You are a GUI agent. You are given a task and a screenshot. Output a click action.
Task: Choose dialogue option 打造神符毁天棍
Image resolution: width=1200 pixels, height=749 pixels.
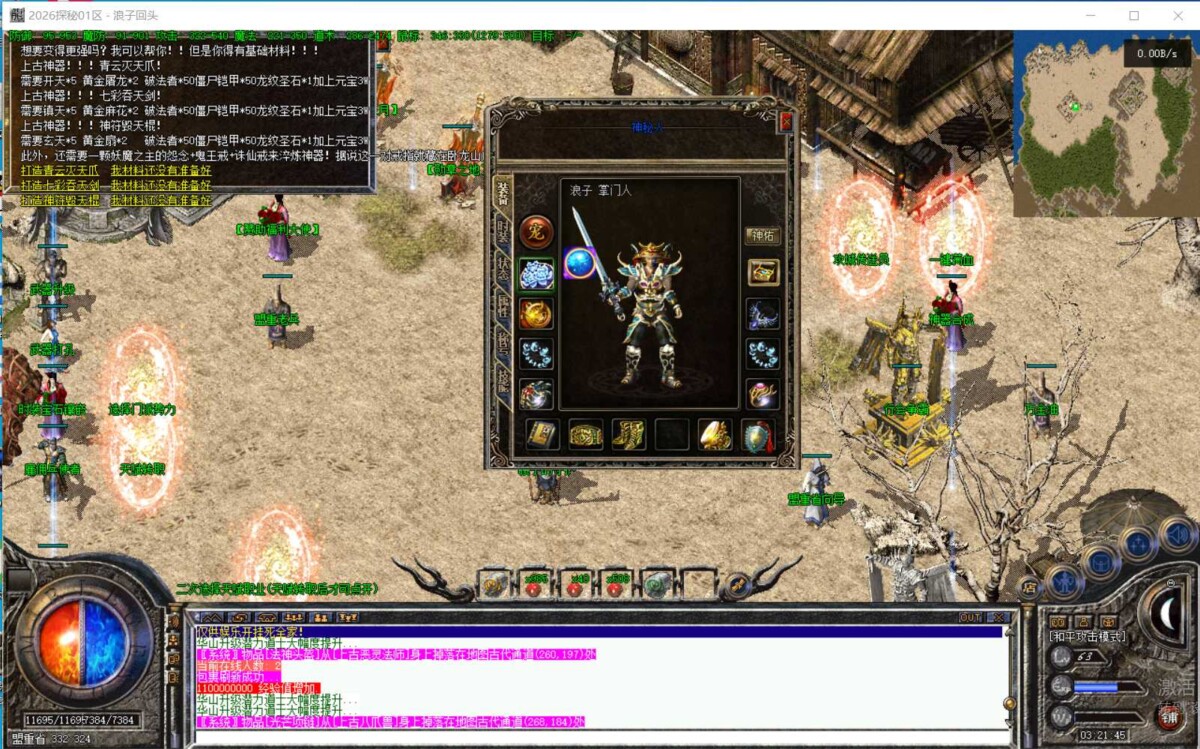click(x=60, y=199)
